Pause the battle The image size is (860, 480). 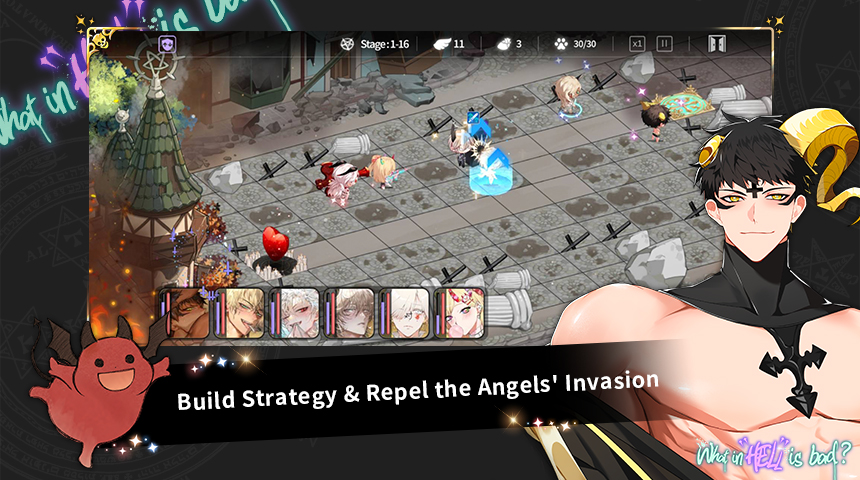coord(664,44)
